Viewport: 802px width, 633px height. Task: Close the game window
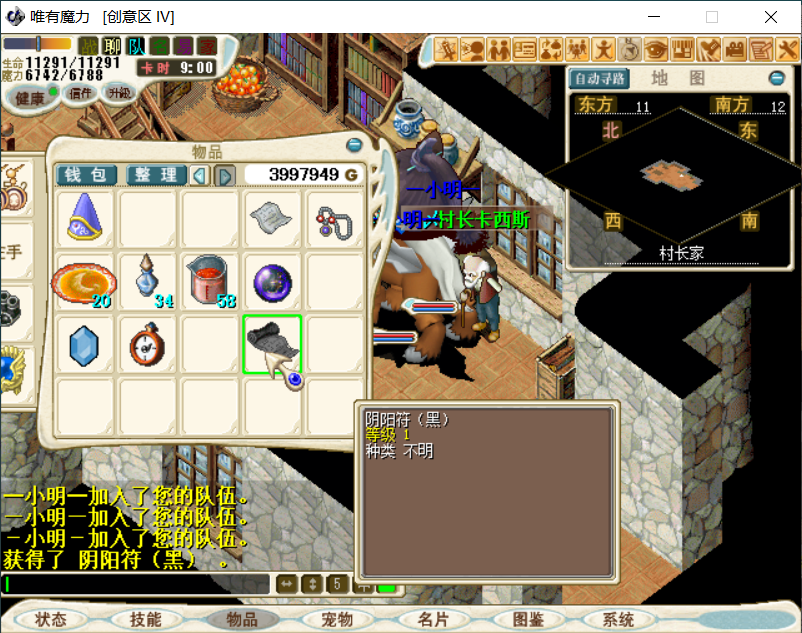click(x=771, y=17)
